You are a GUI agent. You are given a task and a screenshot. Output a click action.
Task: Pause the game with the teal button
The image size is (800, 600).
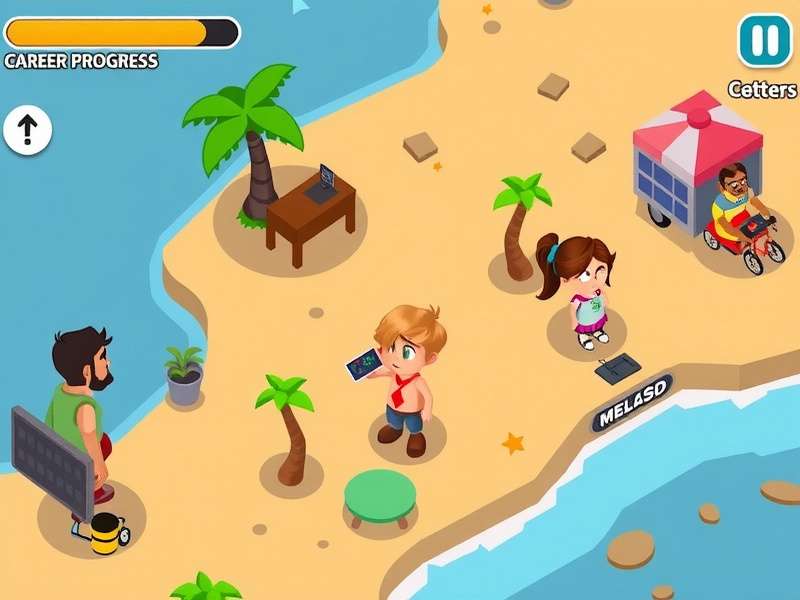click(x=764, y=40)
